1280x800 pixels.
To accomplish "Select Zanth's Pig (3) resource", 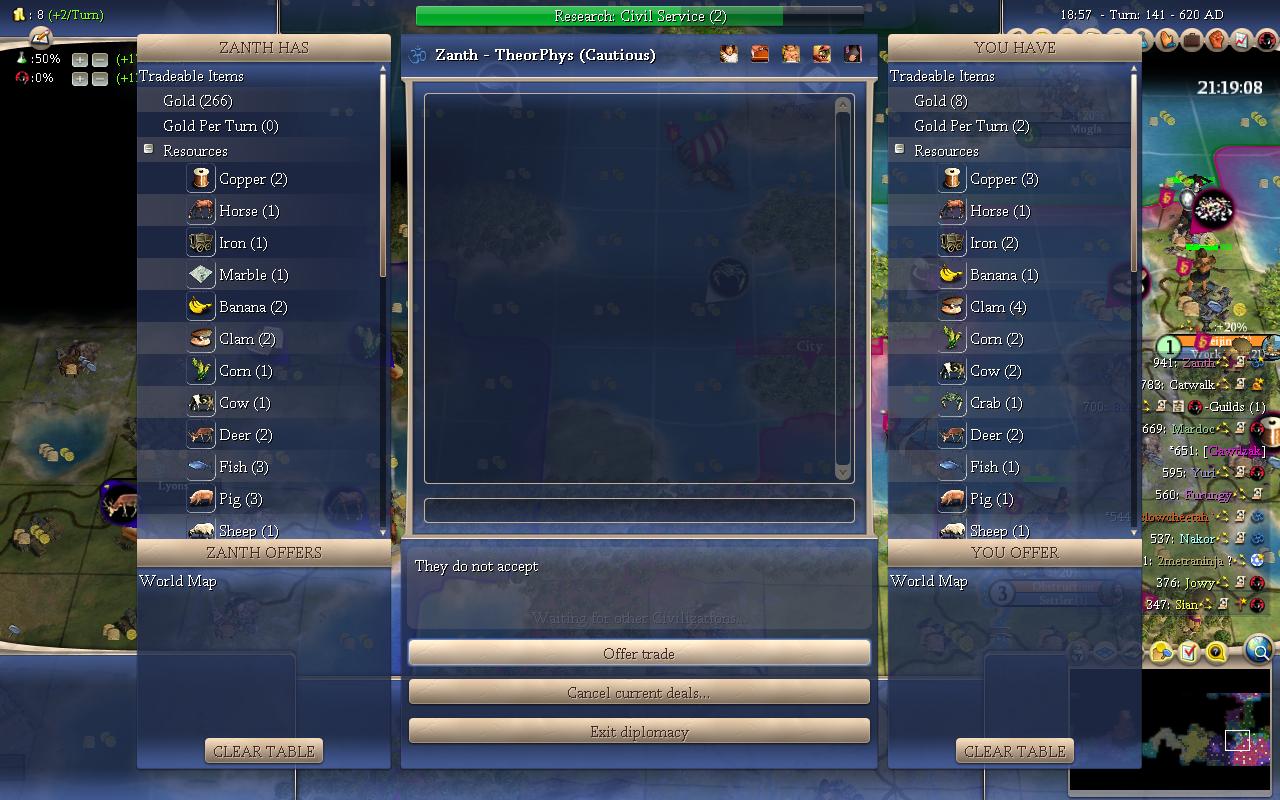I will tap(240, 499).
